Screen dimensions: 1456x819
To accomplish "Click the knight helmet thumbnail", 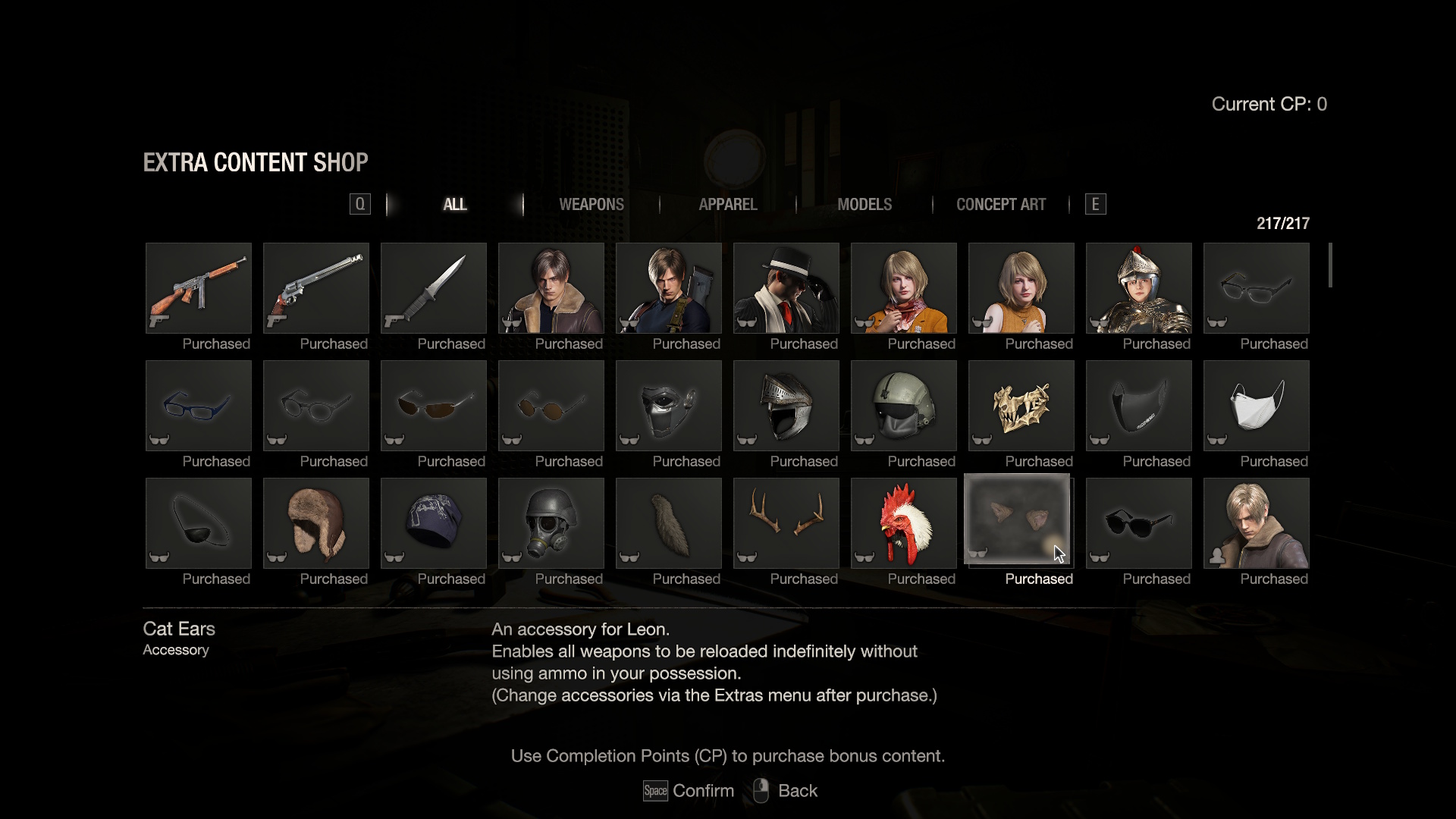I will (786, 406).
